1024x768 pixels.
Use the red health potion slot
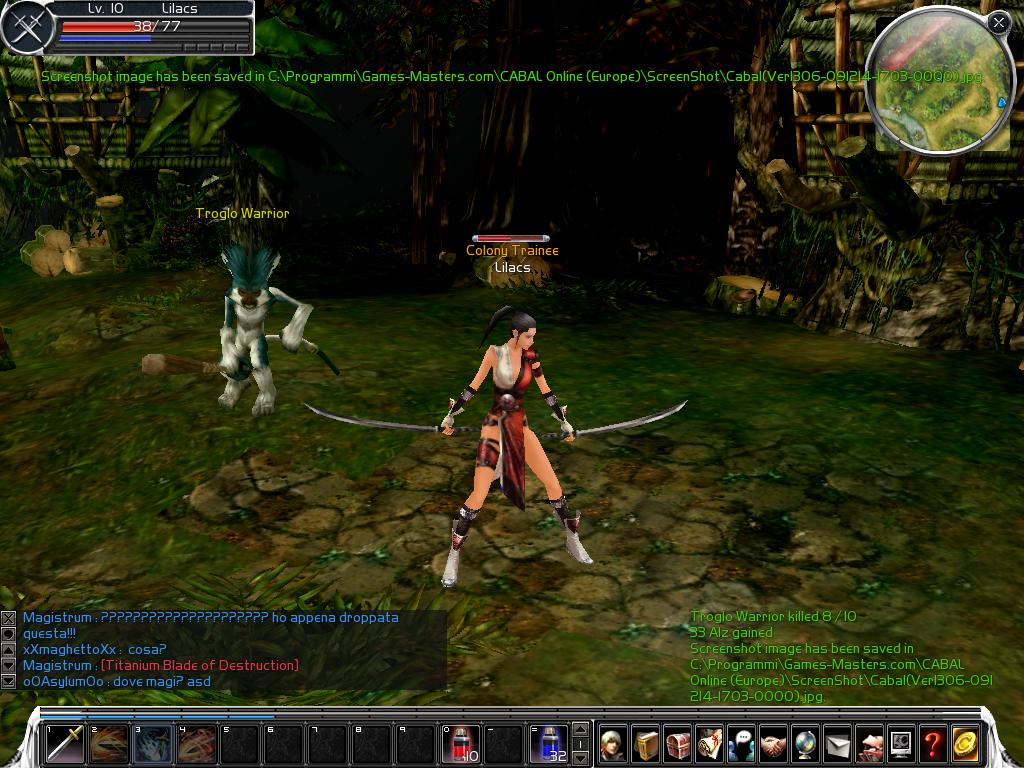[460, 744]
